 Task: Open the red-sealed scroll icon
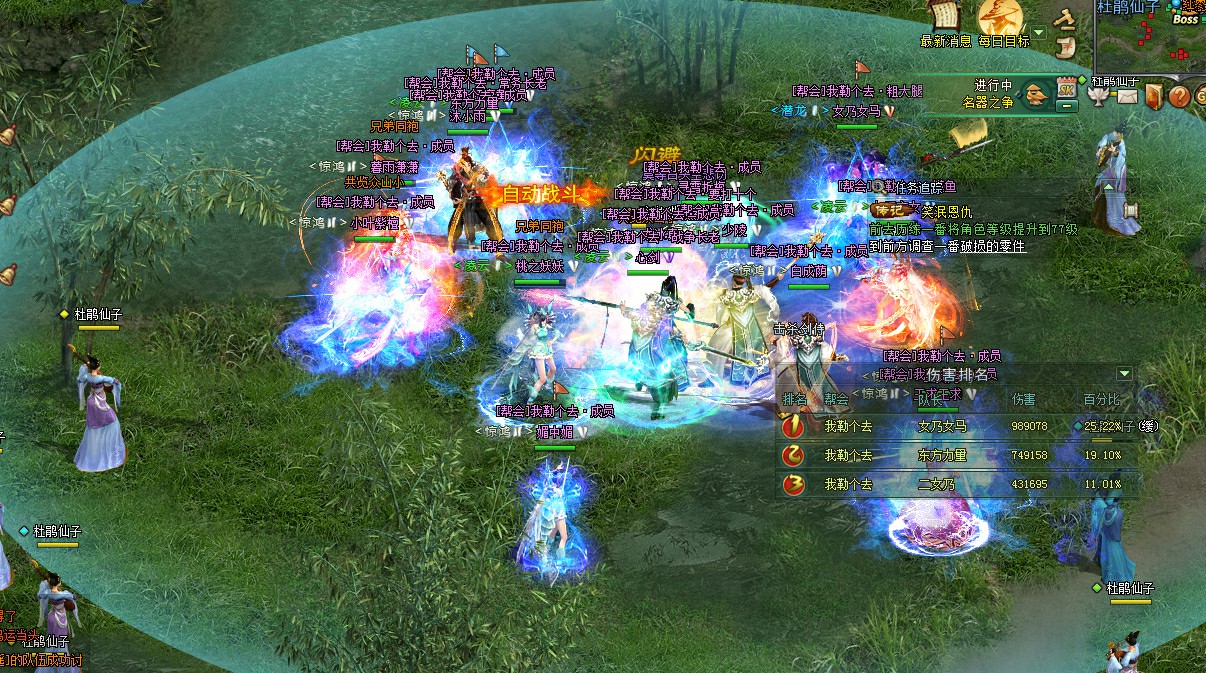[1066, 46]
